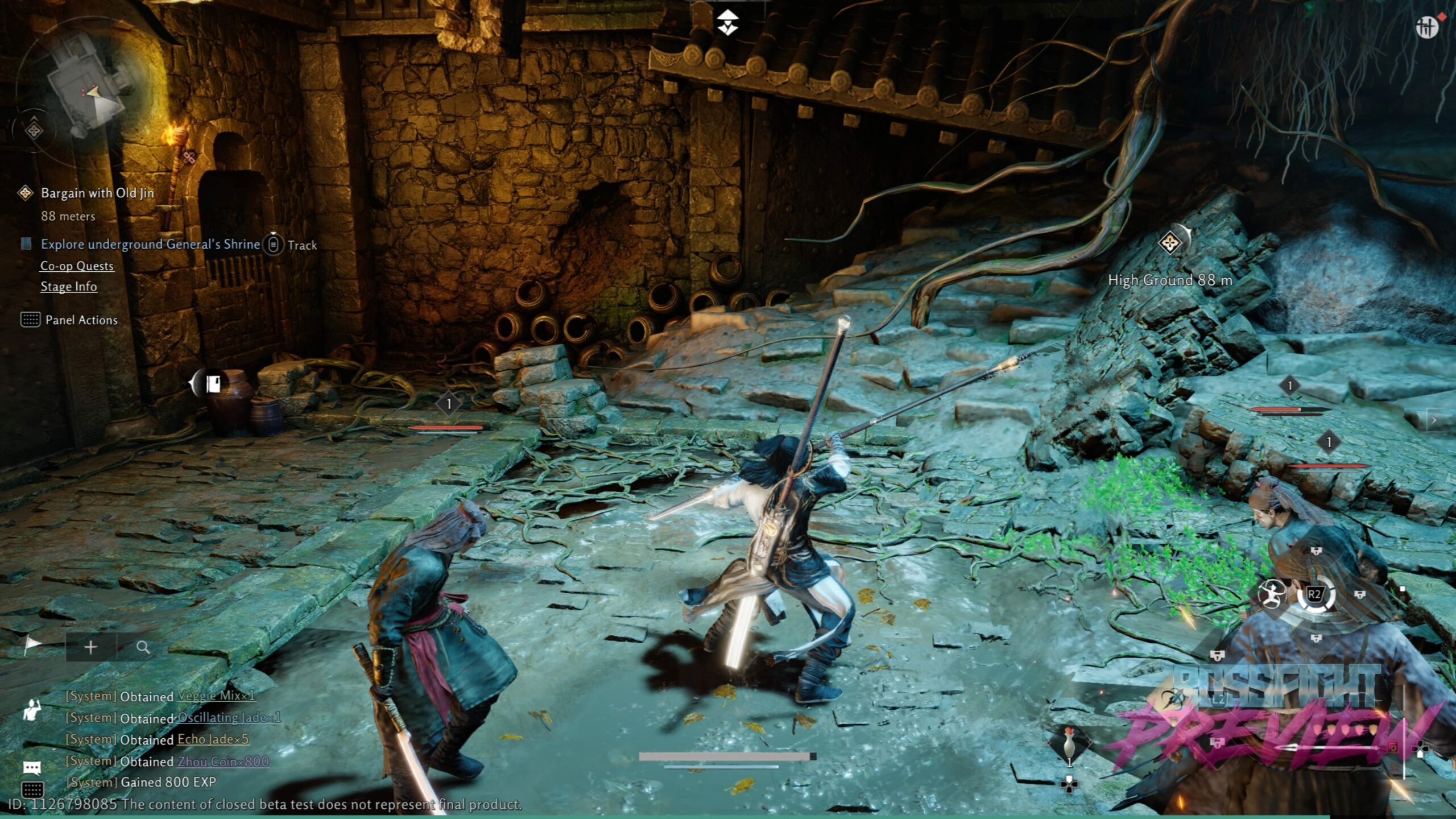The image size is (1456, 819).
Task: Select Explore underground General's Shrine quest
Action: click(150, 245)
